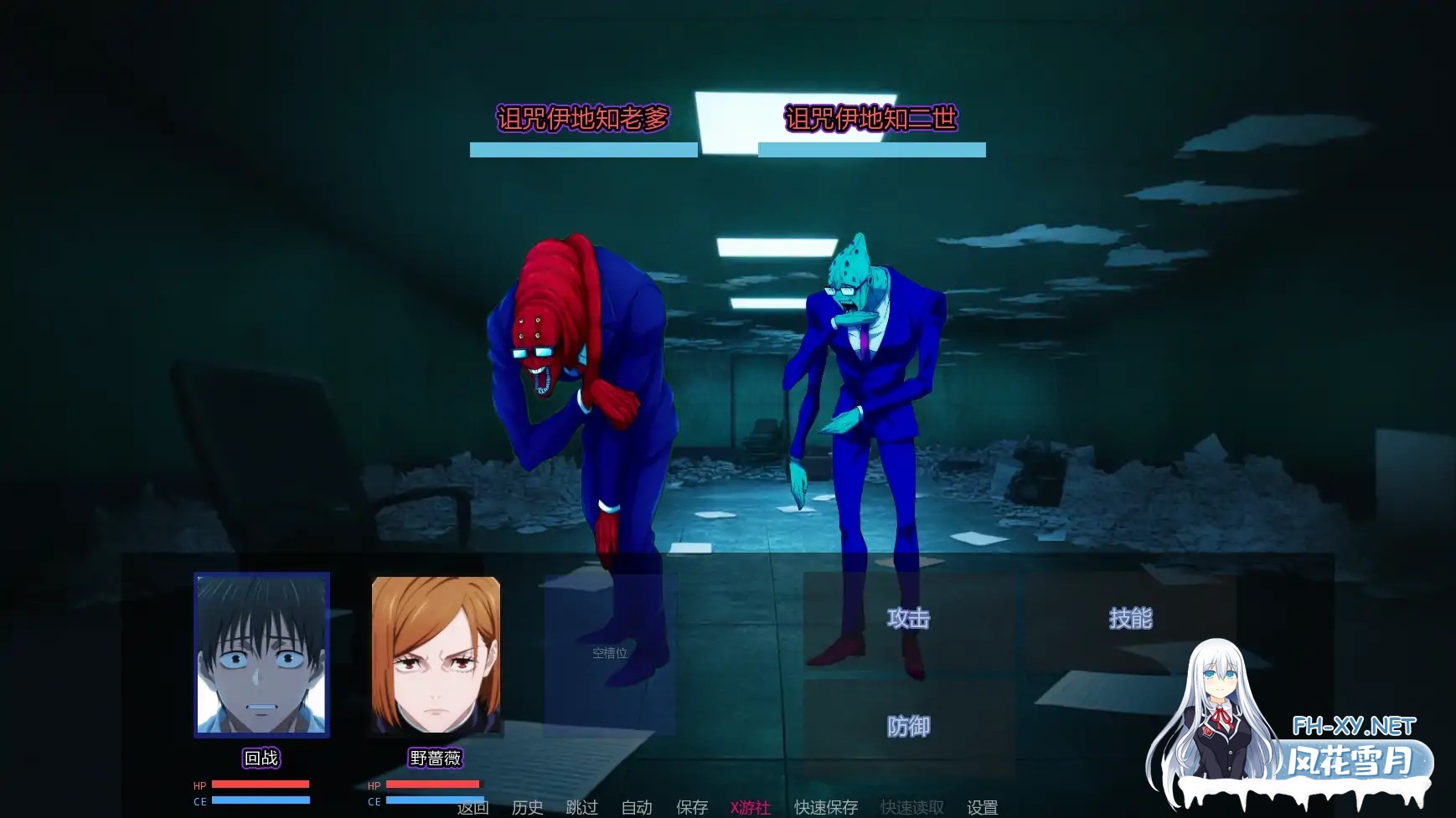Select the 攻击 (Attack) command
This screenshot has width=1456, height=818.
point(909,617)
